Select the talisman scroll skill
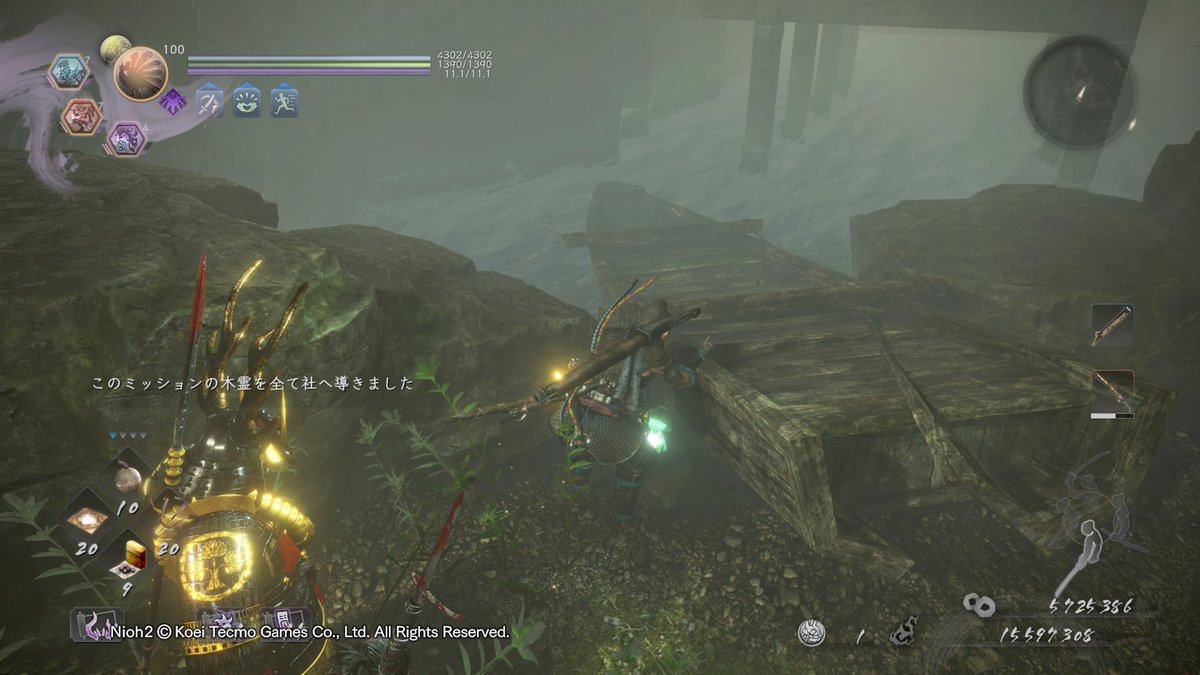The height and width of the screenshot is (675, 1200). click(x=284, y=621)
